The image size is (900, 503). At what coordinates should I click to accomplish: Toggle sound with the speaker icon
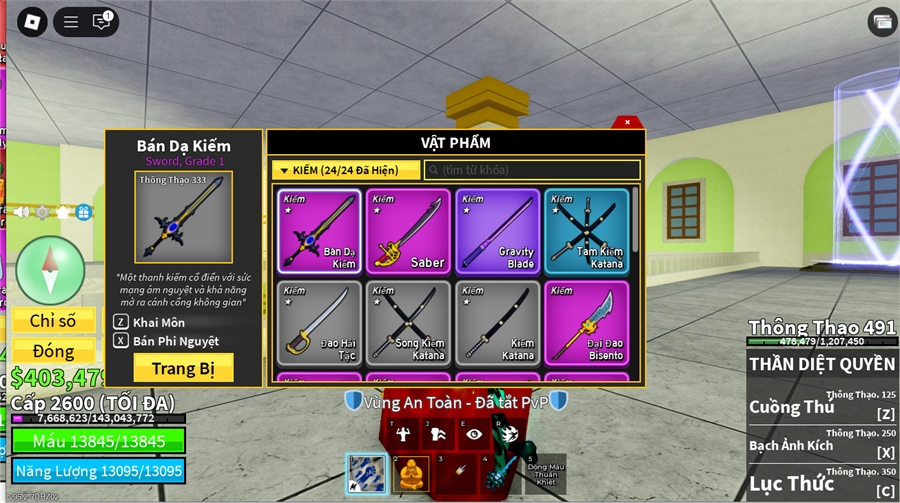click(21, 212)
